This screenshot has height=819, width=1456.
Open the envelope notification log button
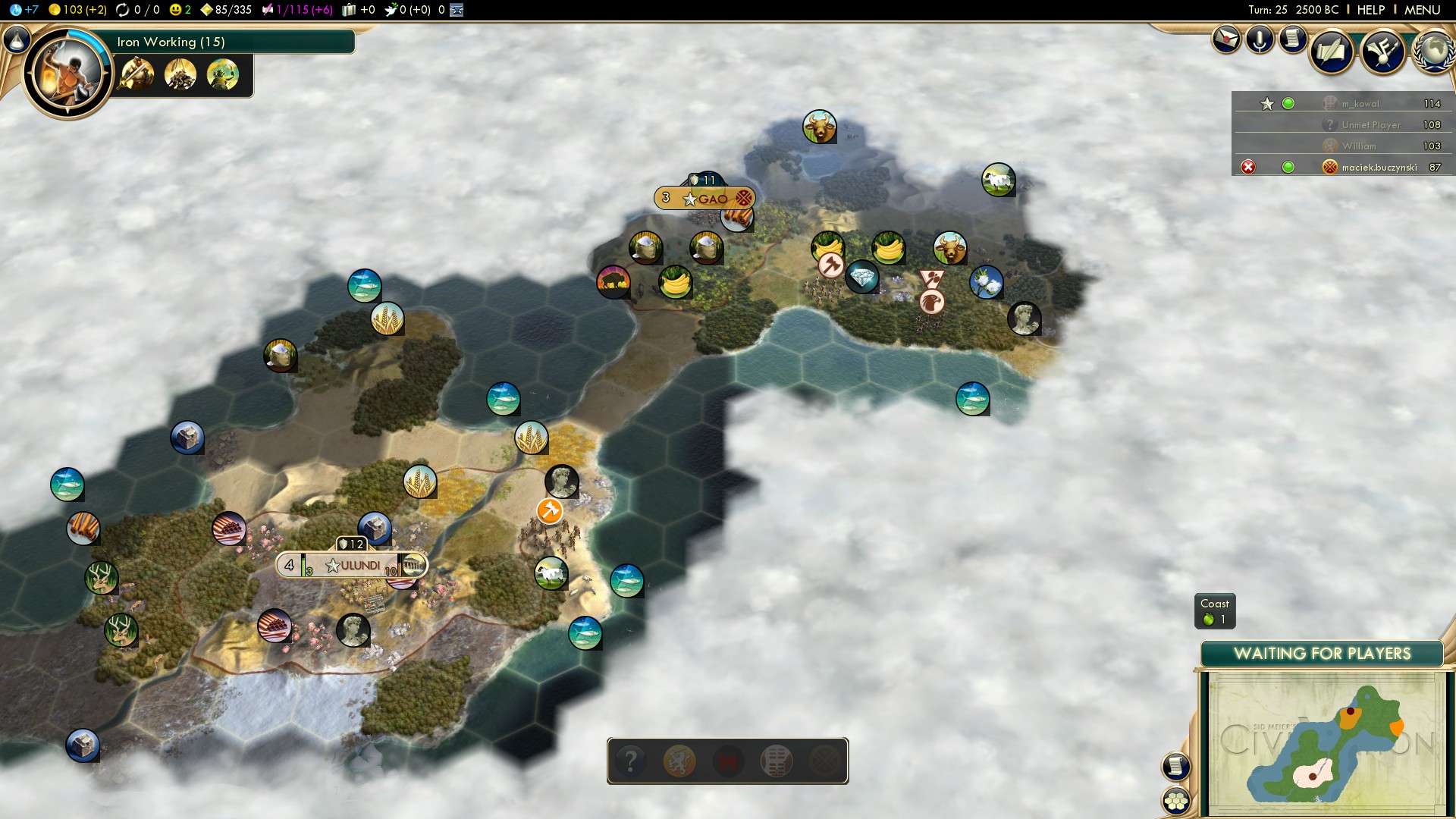(1225, 39)
